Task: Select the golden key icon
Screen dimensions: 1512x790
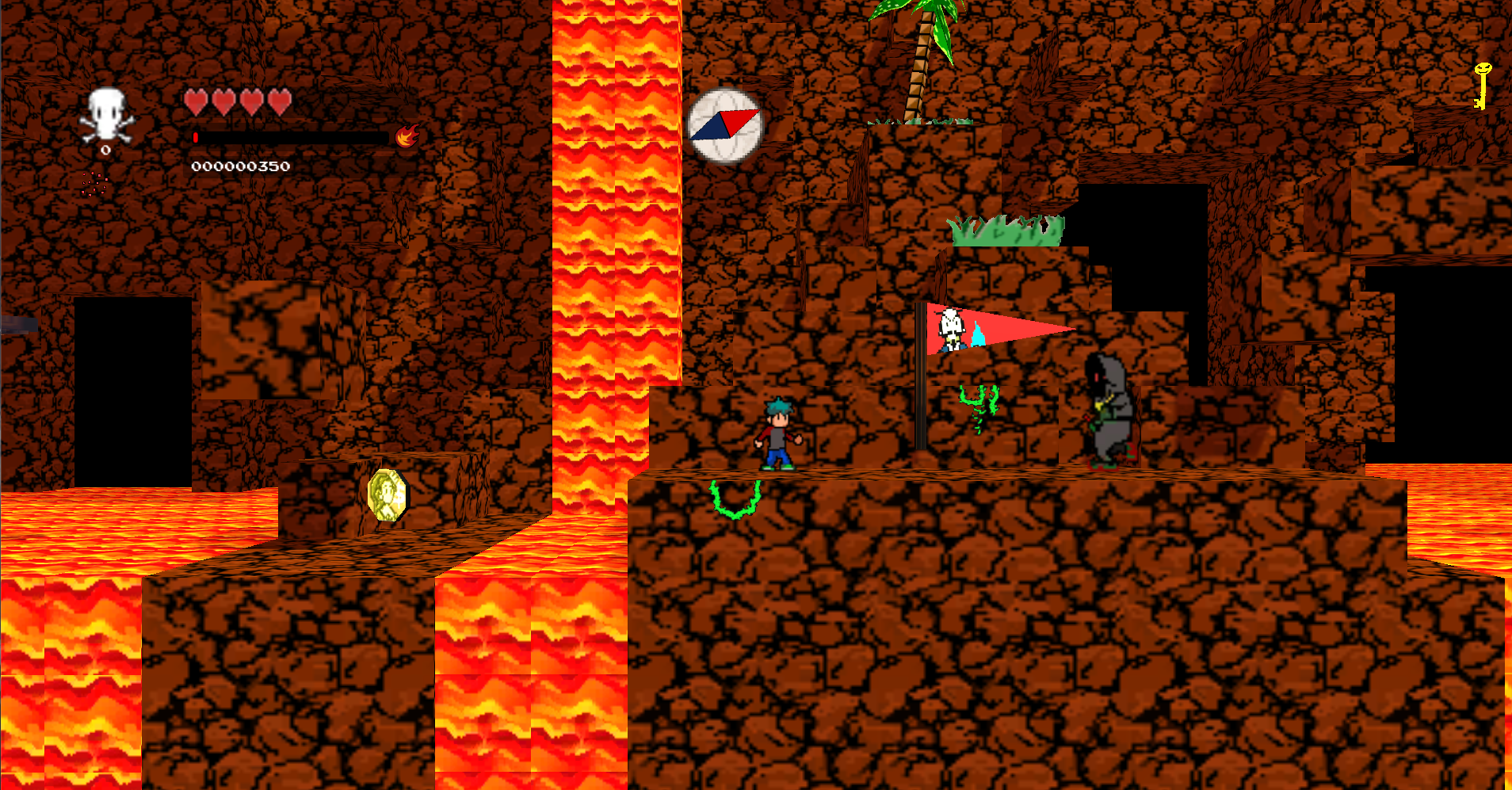Action: 1481,86
